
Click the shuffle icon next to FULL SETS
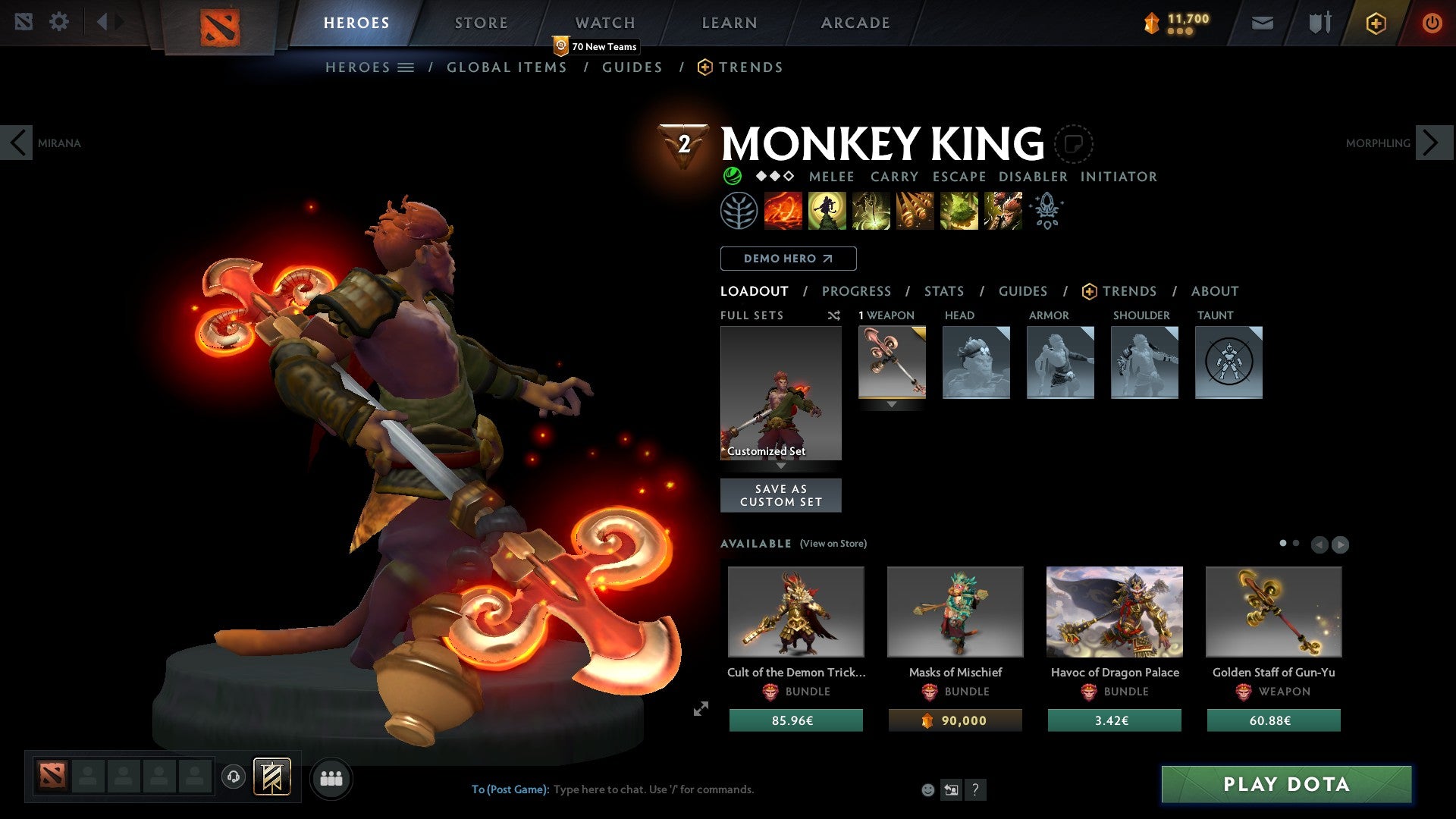click(834, 315)
